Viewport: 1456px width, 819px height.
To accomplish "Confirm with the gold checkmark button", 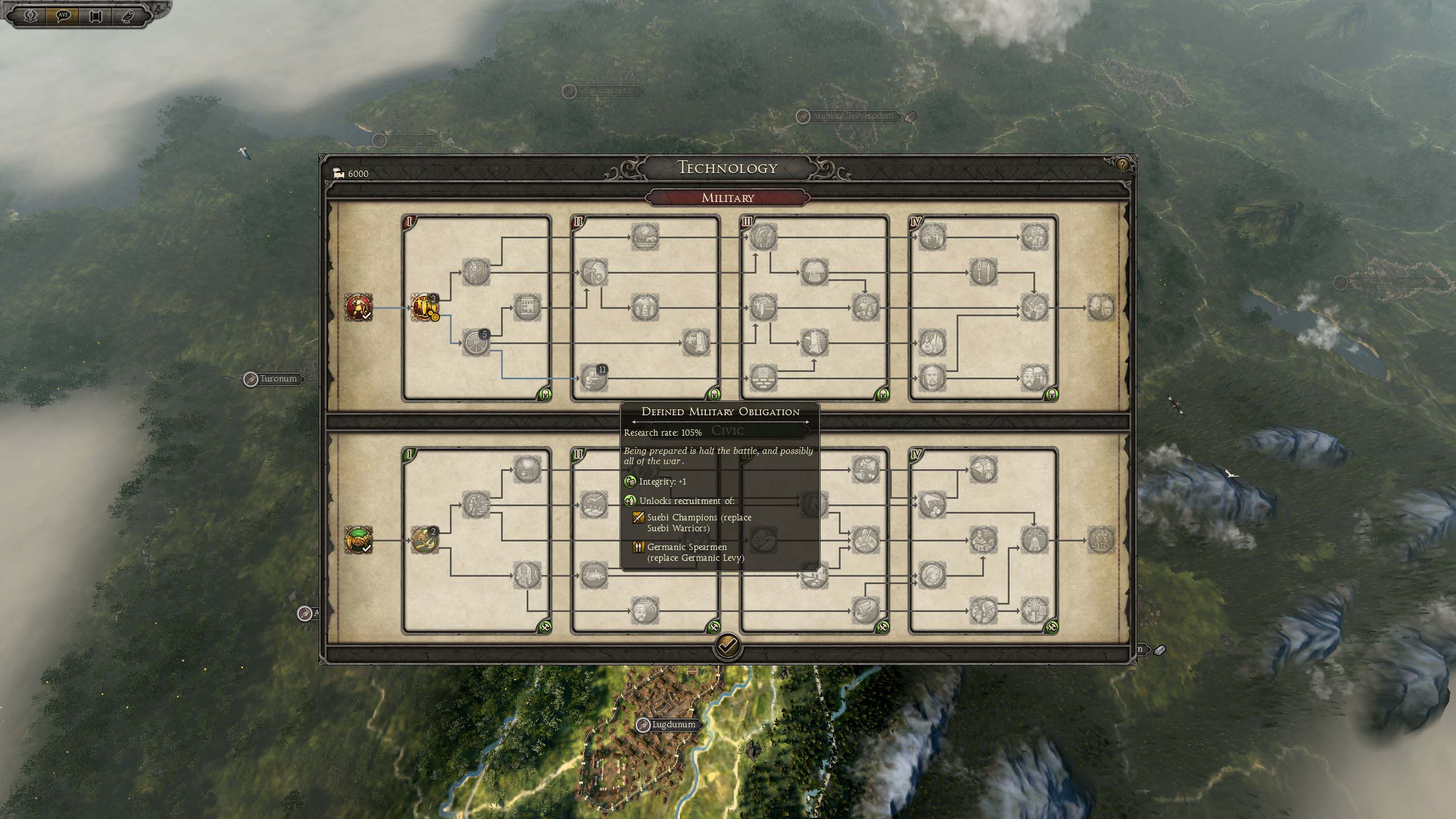I will 727,646.
